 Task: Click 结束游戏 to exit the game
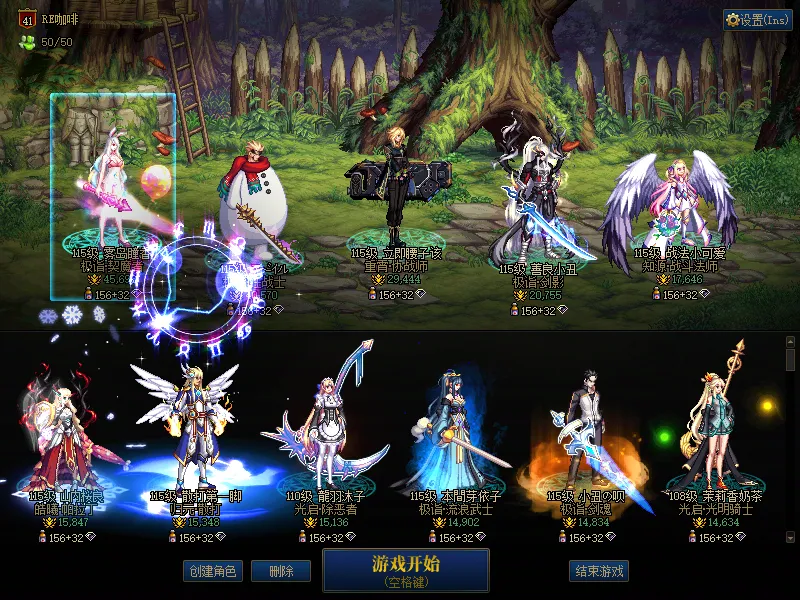(599, 571)
